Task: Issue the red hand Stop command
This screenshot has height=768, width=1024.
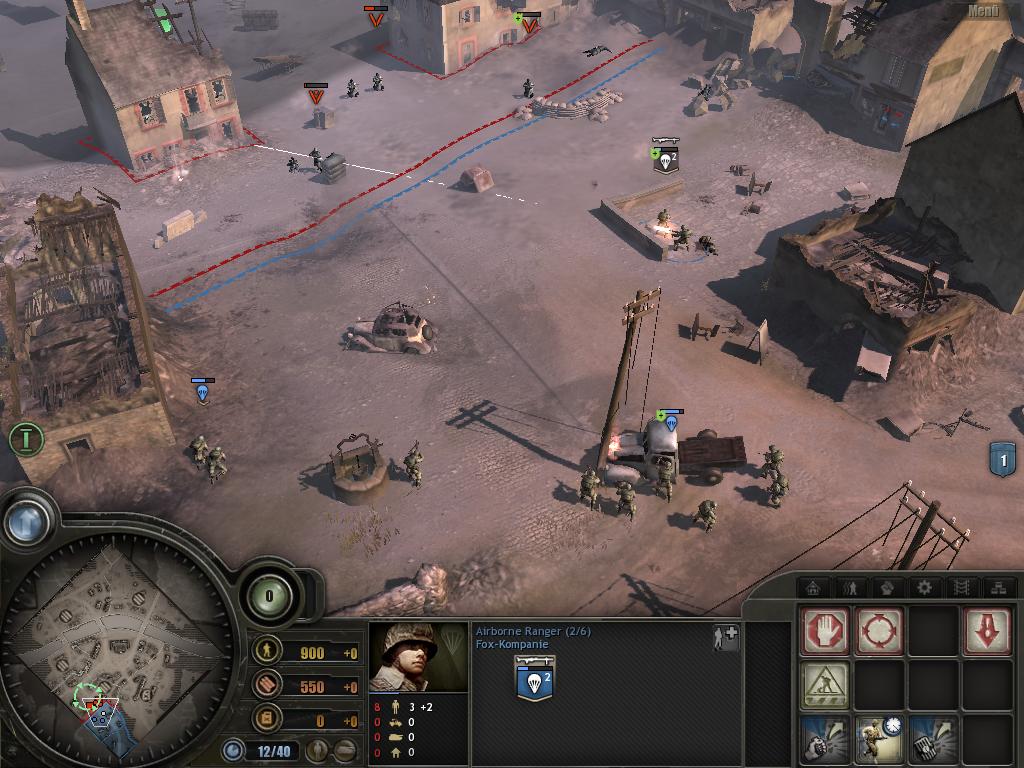Action: click(x=825, y=632)
